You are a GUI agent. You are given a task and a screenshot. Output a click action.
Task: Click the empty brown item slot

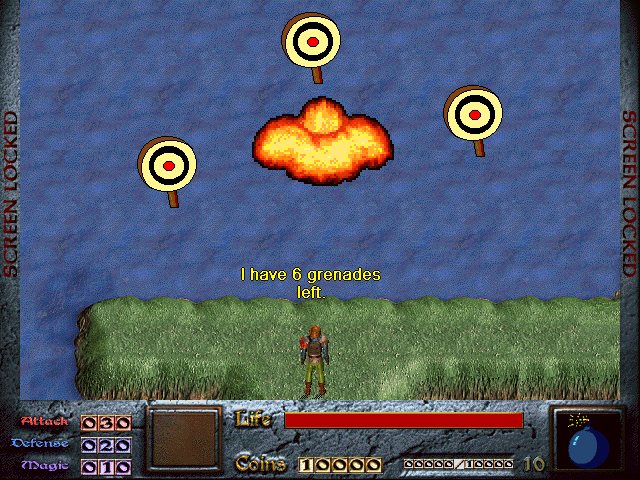[183, 438]
